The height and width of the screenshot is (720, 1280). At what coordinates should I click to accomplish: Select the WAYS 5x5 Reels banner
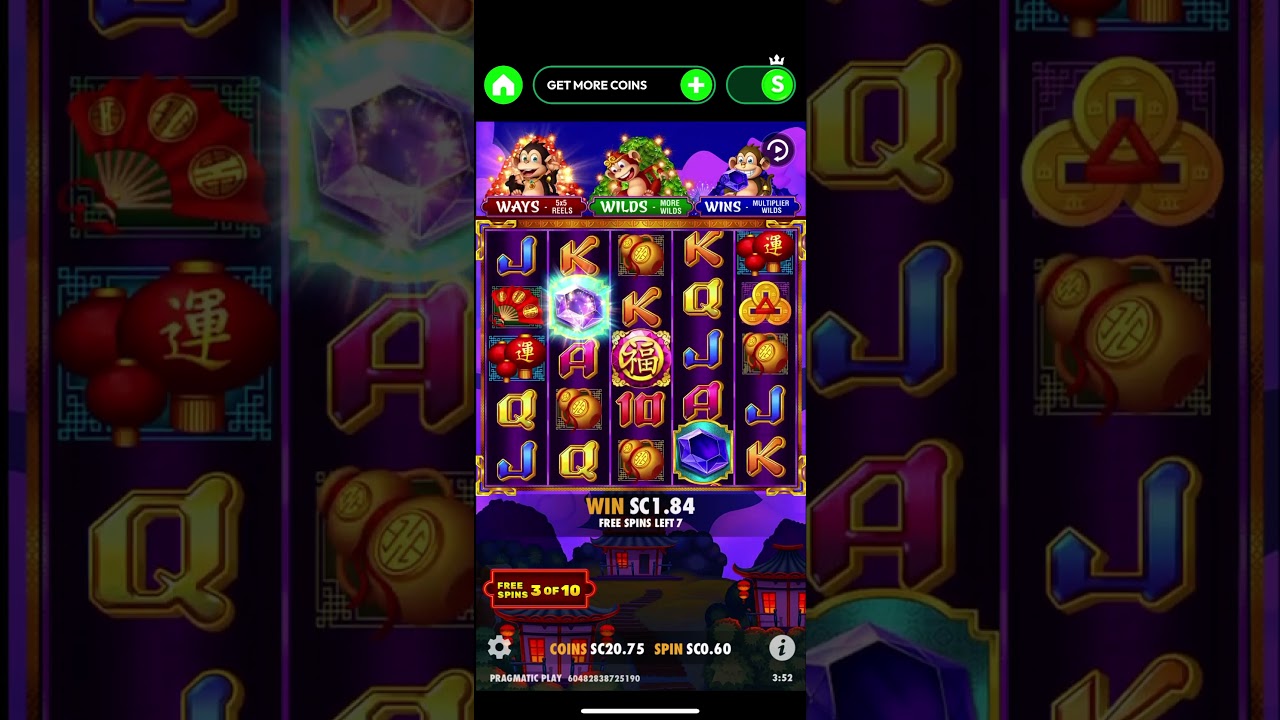531,206
